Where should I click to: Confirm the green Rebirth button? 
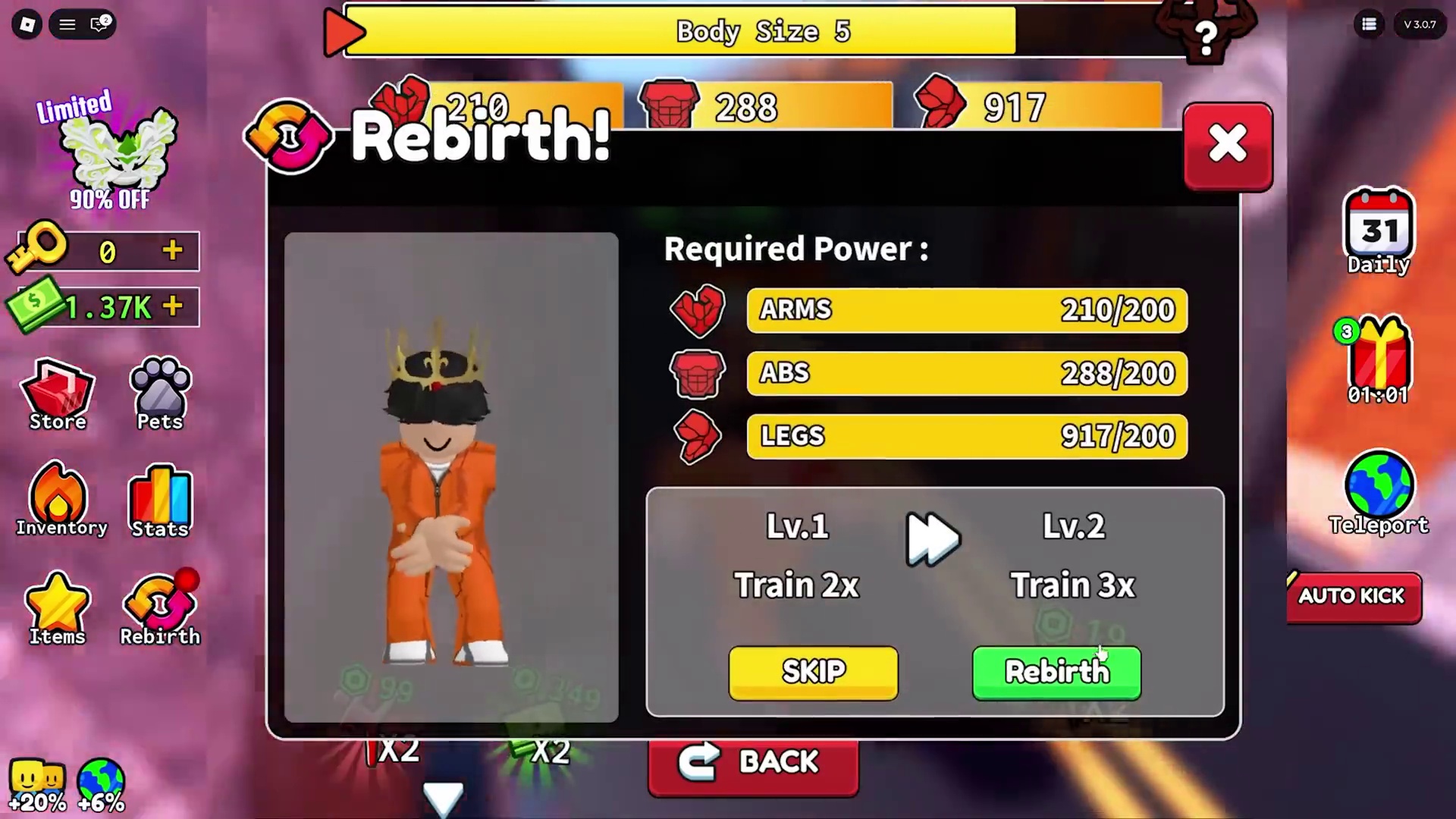(1056, 672)
